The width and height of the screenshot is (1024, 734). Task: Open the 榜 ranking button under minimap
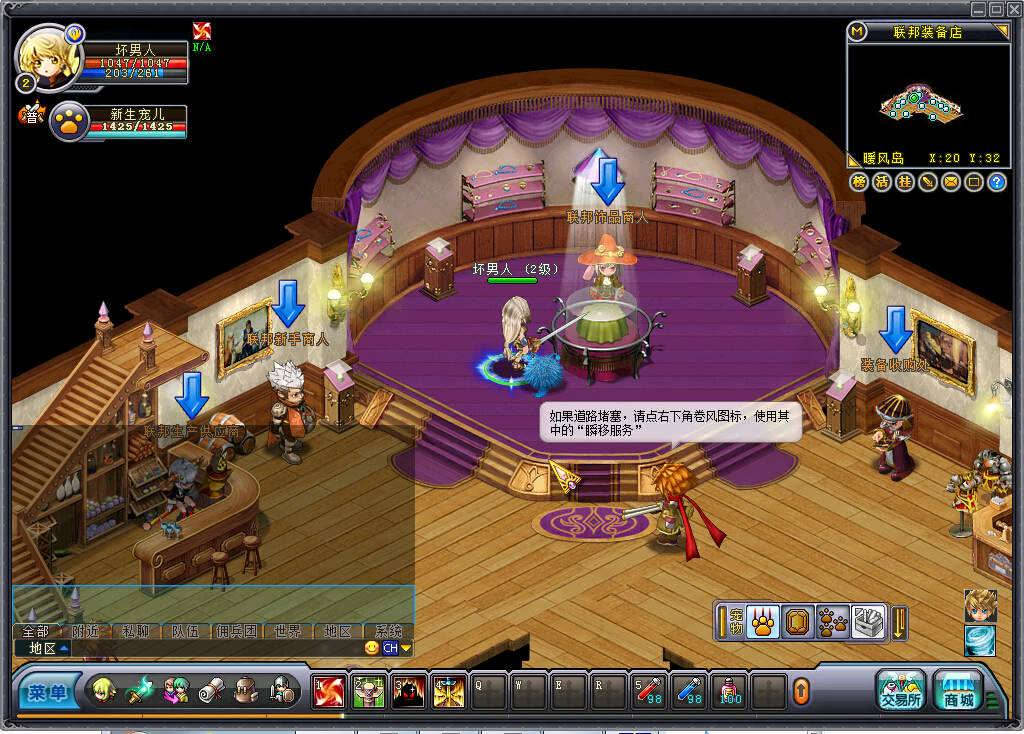tap(859, 182)
